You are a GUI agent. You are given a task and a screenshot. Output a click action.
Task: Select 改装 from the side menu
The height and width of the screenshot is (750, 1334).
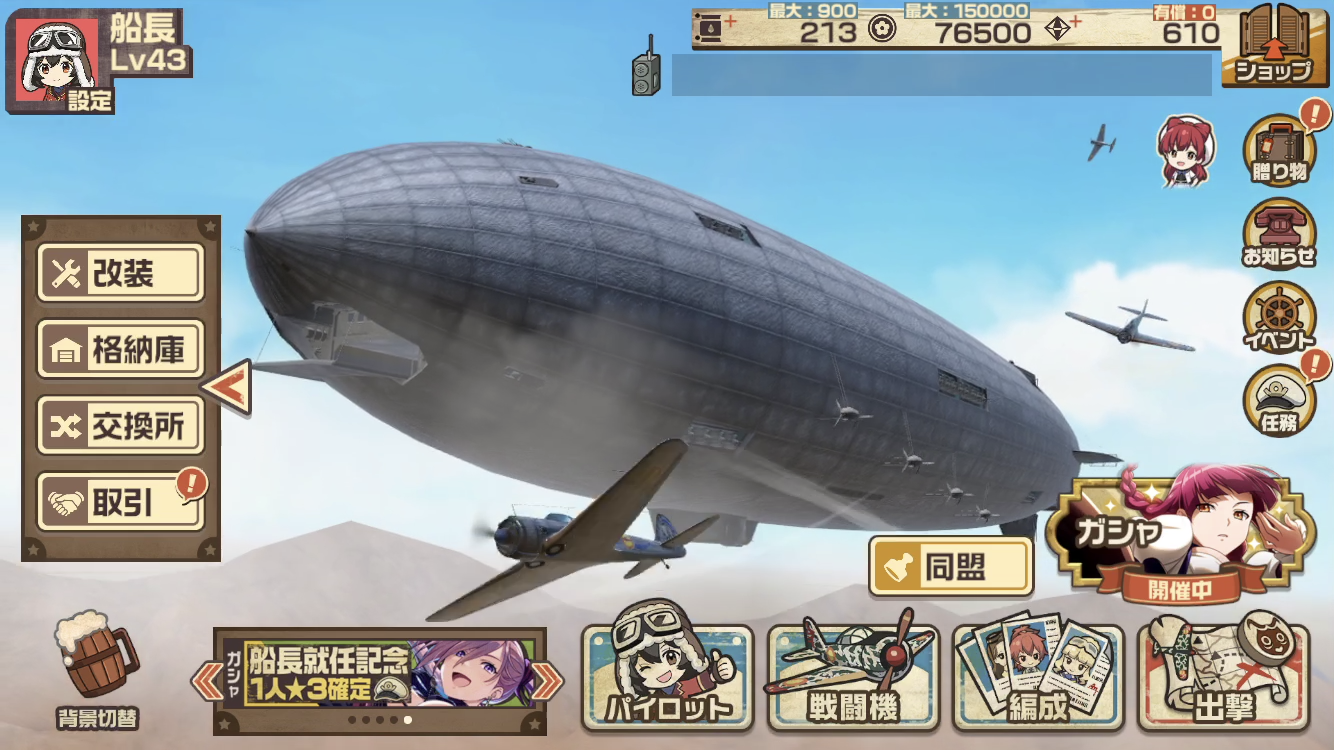120,273
